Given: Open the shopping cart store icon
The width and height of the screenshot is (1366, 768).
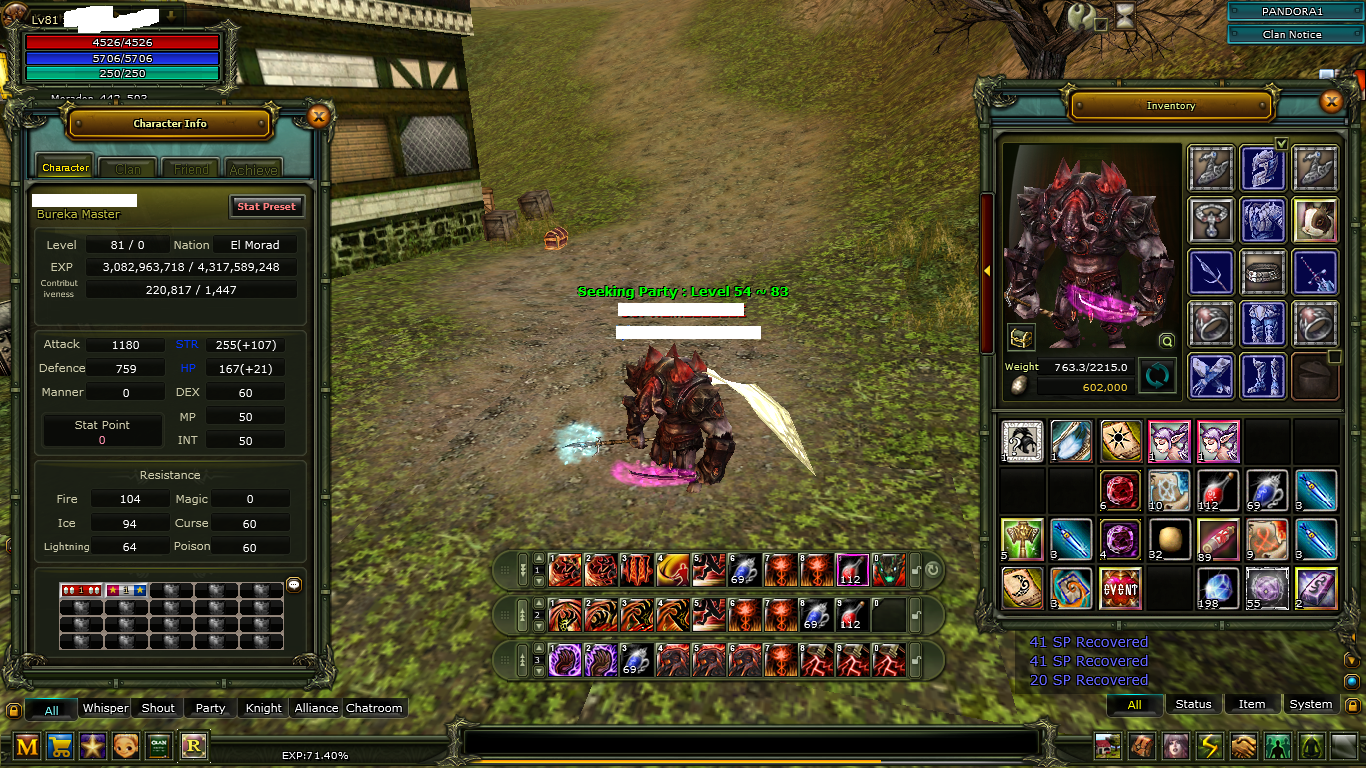Looking at the screenshot, I should point(60,745).
